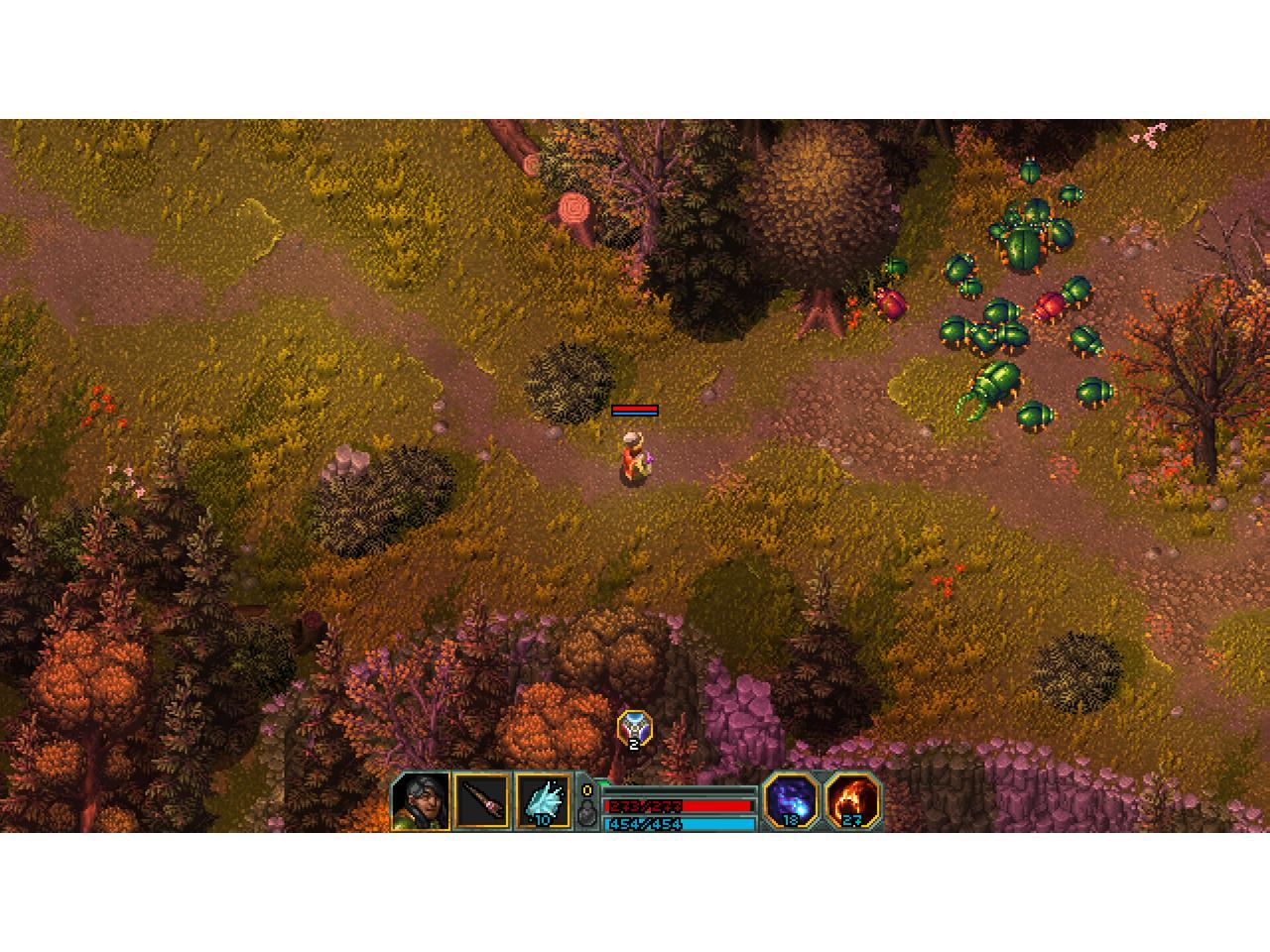Click the grey potion flask icon

[586, 814]
